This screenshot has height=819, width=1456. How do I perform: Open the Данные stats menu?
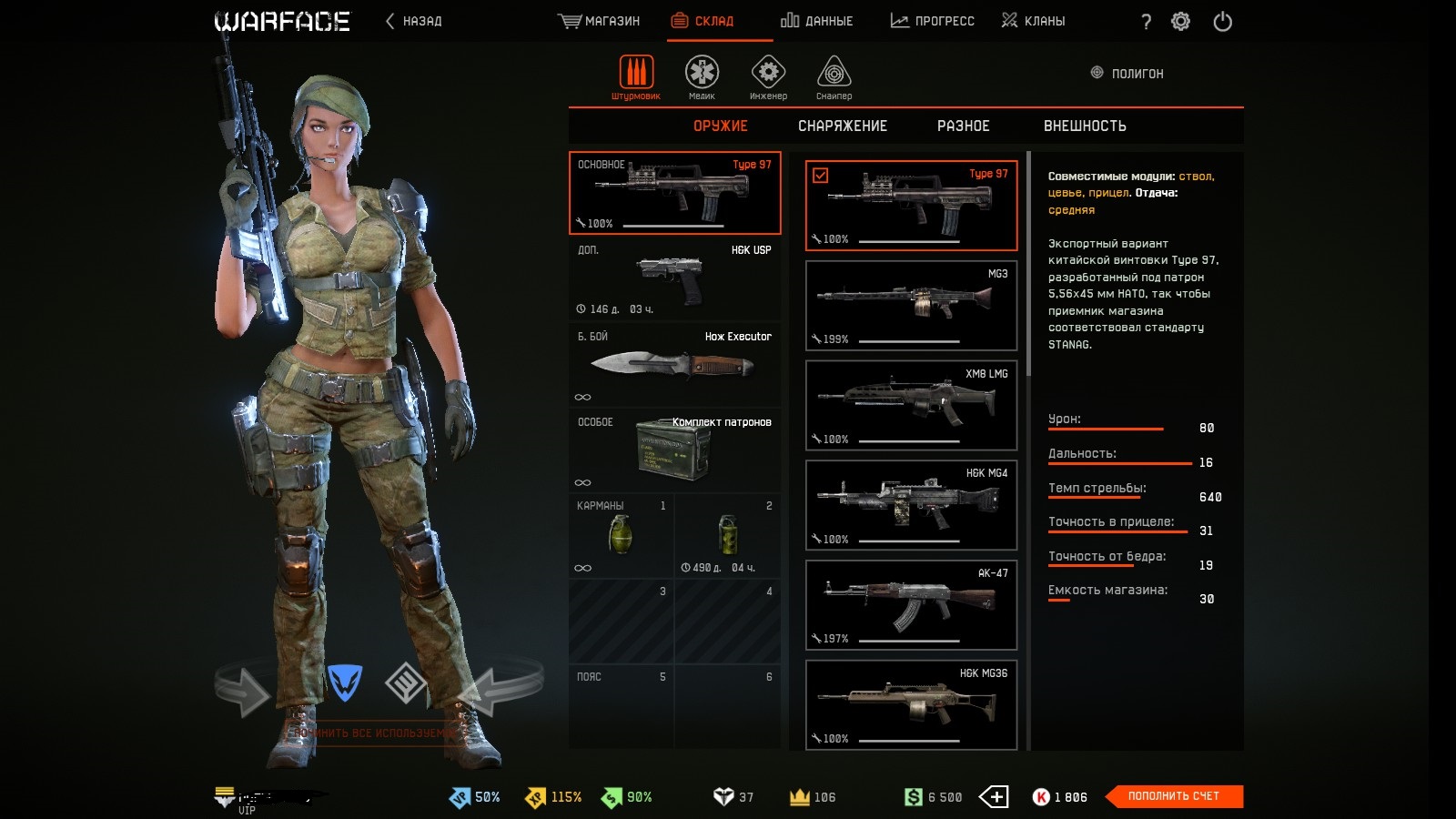(816, 21)
